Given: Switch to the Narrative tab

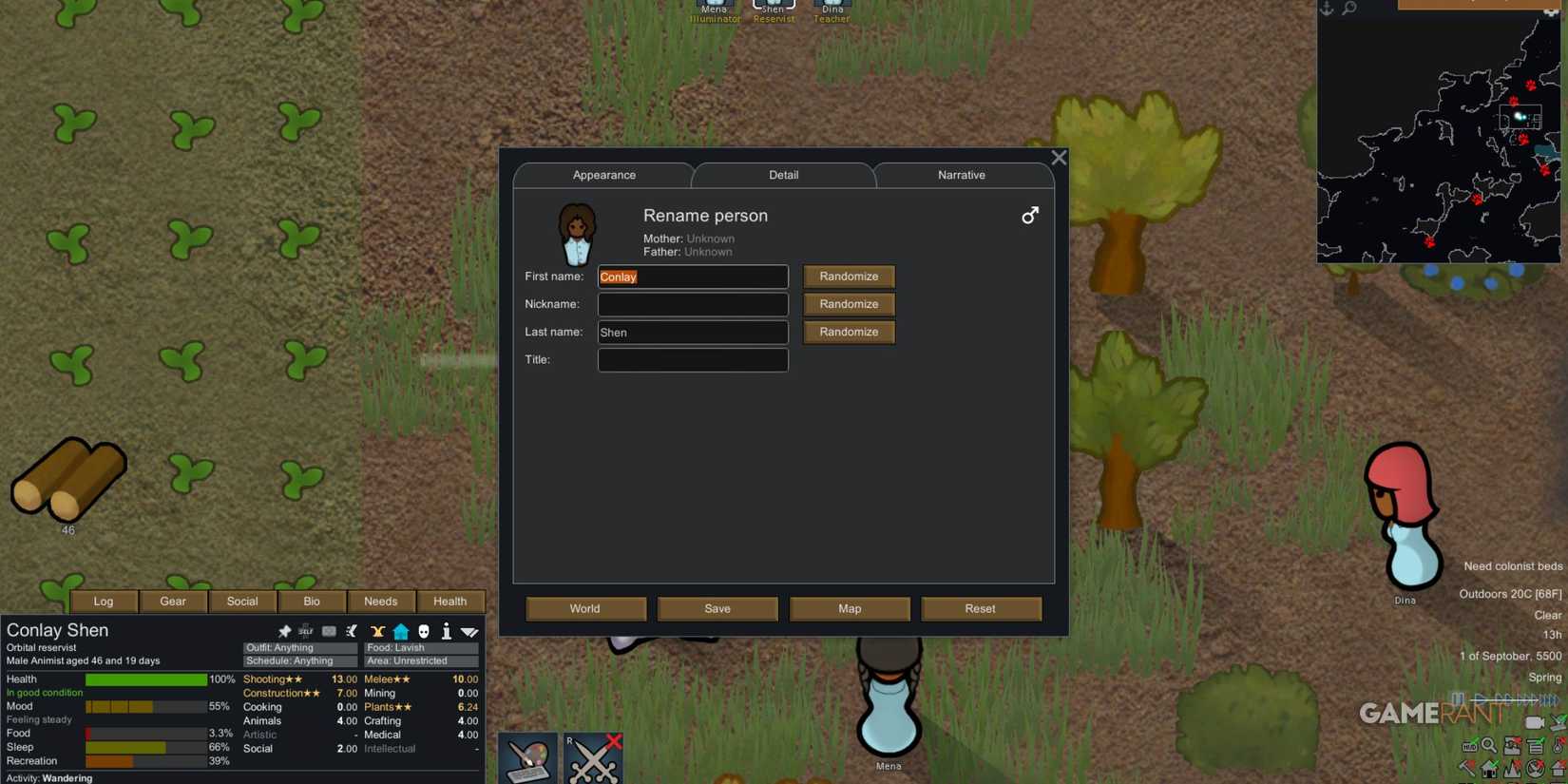Looking at the screenshot, I should pos(961,175).
